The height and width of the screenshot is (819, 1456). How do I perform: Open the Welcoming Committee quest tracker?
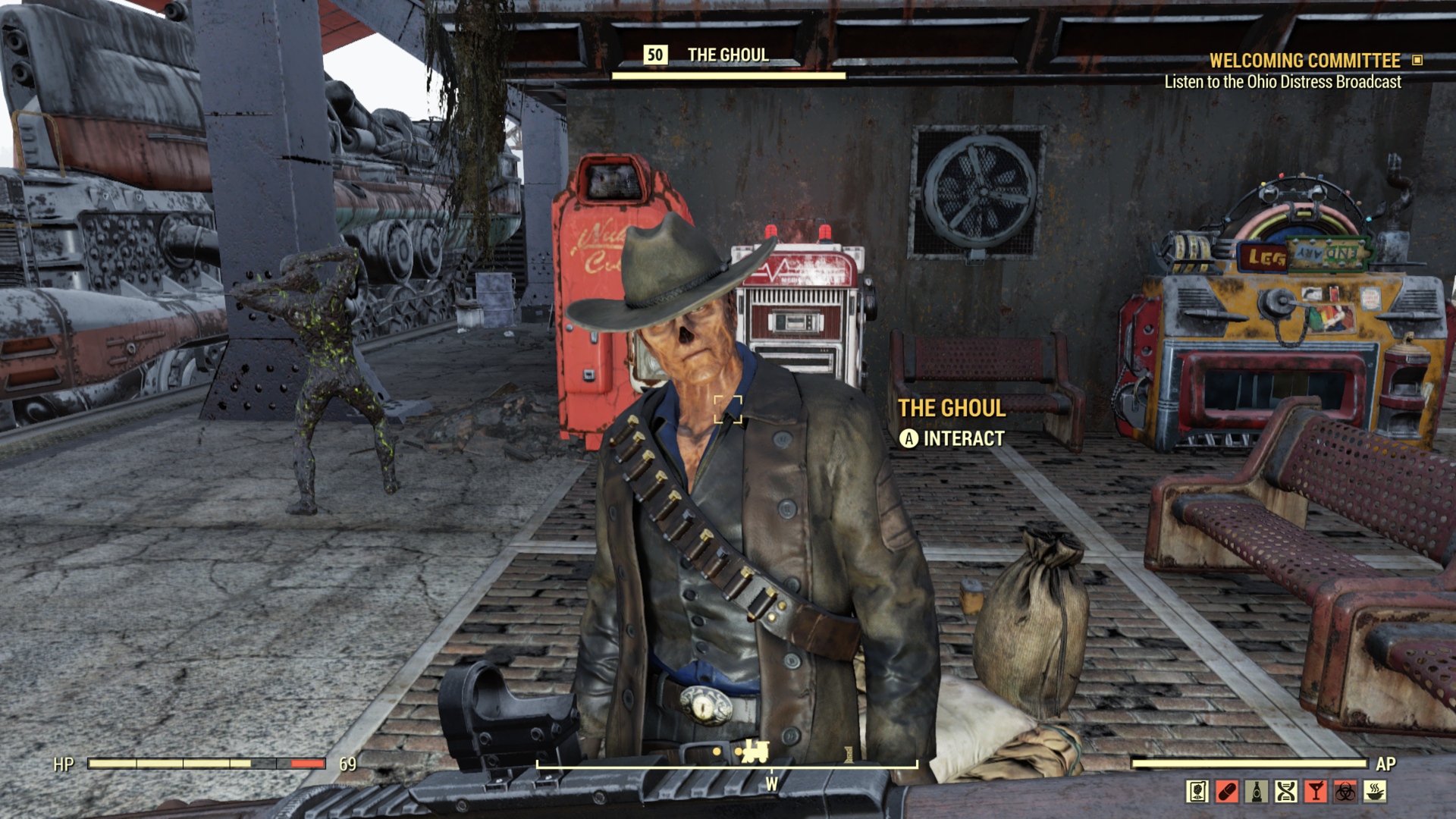(1304, 61)
